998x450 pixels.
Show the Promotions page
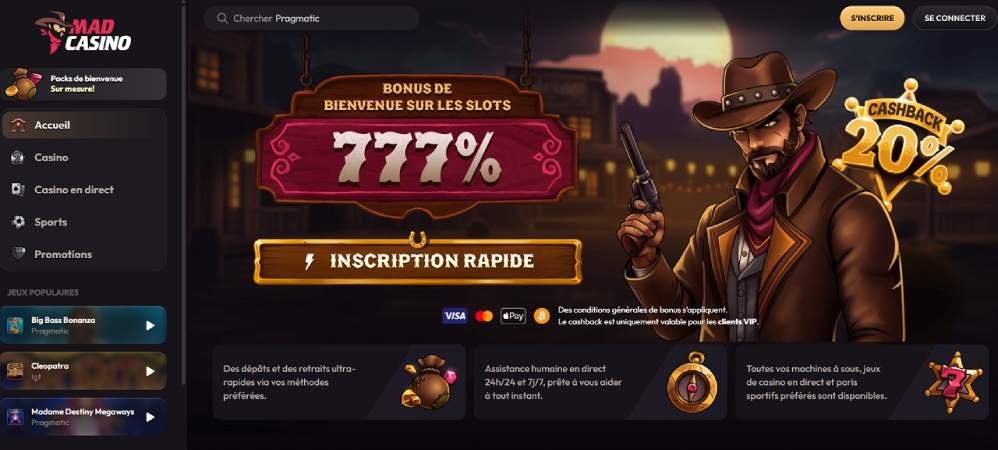(63, 254)
